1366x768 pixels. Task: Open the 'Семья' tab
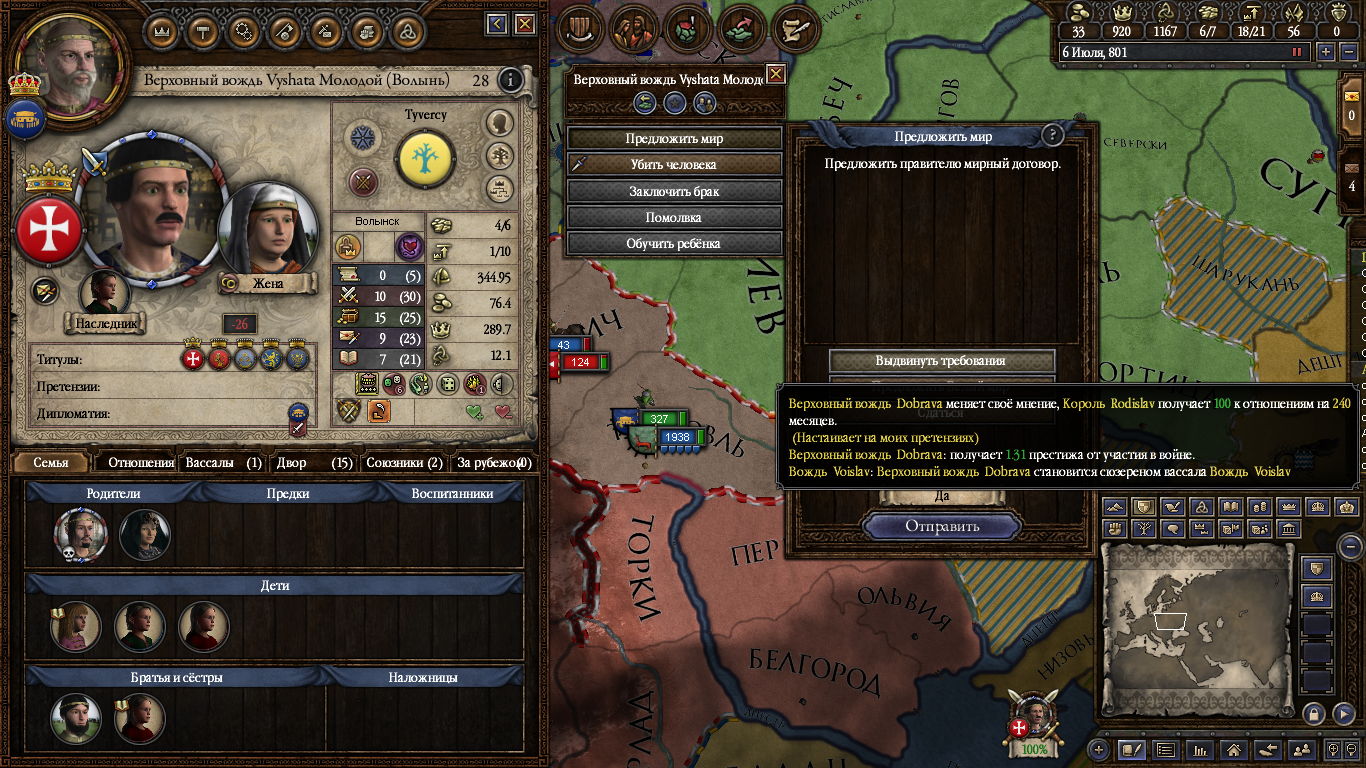pyautogui.click(x=51, y=463)
